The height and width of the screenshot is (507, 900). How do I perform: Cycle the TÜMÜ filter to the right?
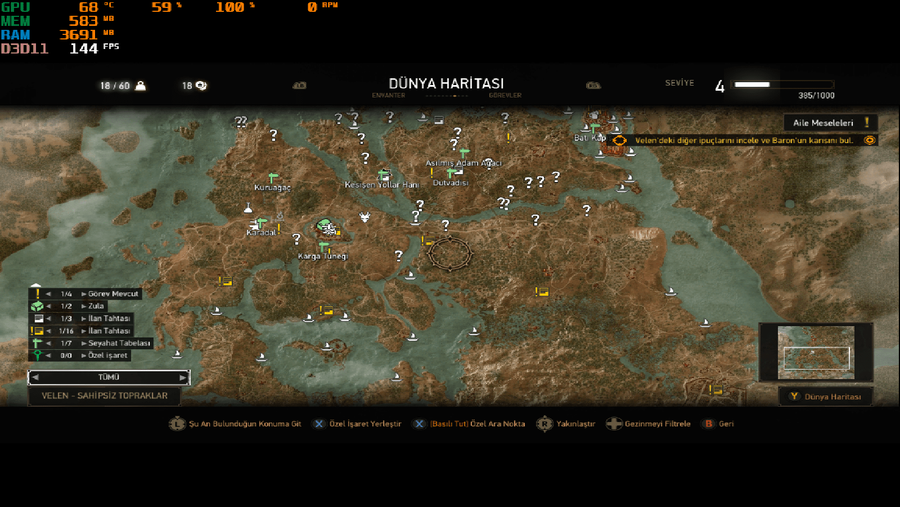tap(182, 378)
